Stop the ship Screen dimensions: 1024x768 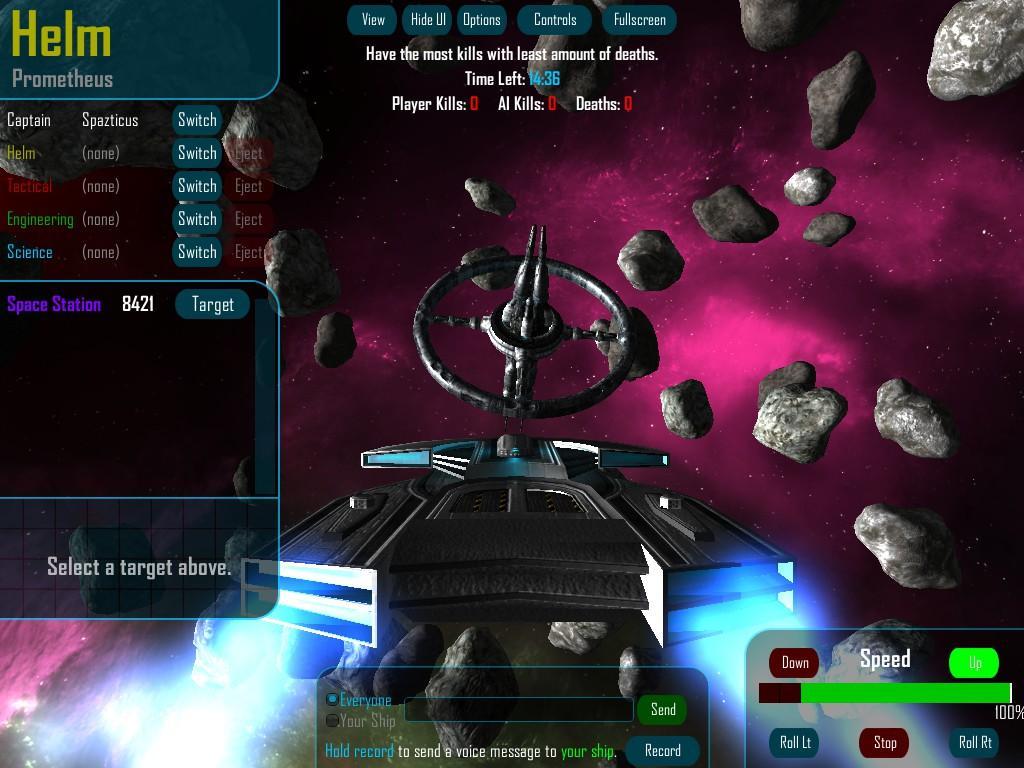tap(885, 742)
